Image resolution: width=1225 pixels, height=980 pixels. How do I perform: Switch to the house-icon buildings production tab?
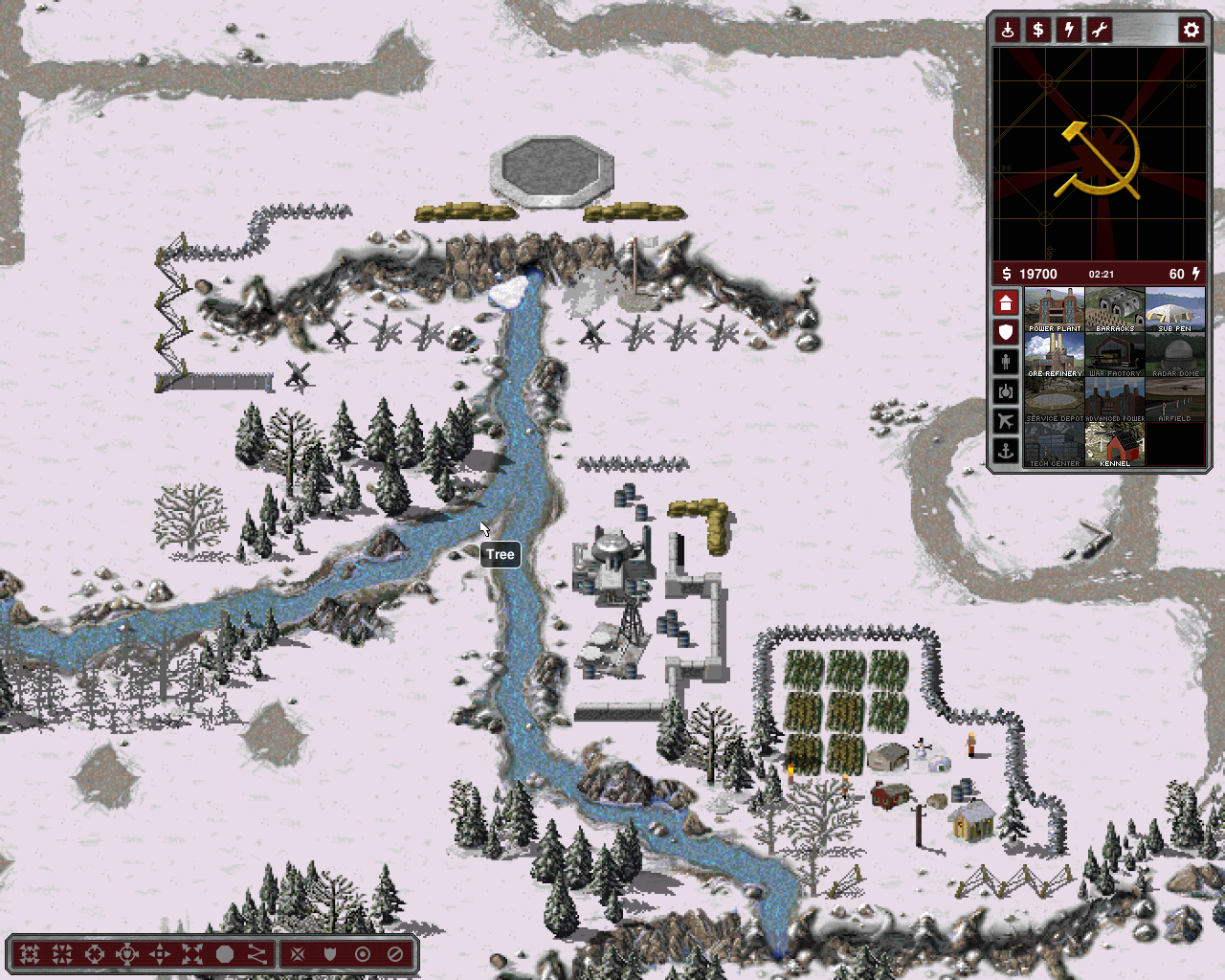(1005, 303)
